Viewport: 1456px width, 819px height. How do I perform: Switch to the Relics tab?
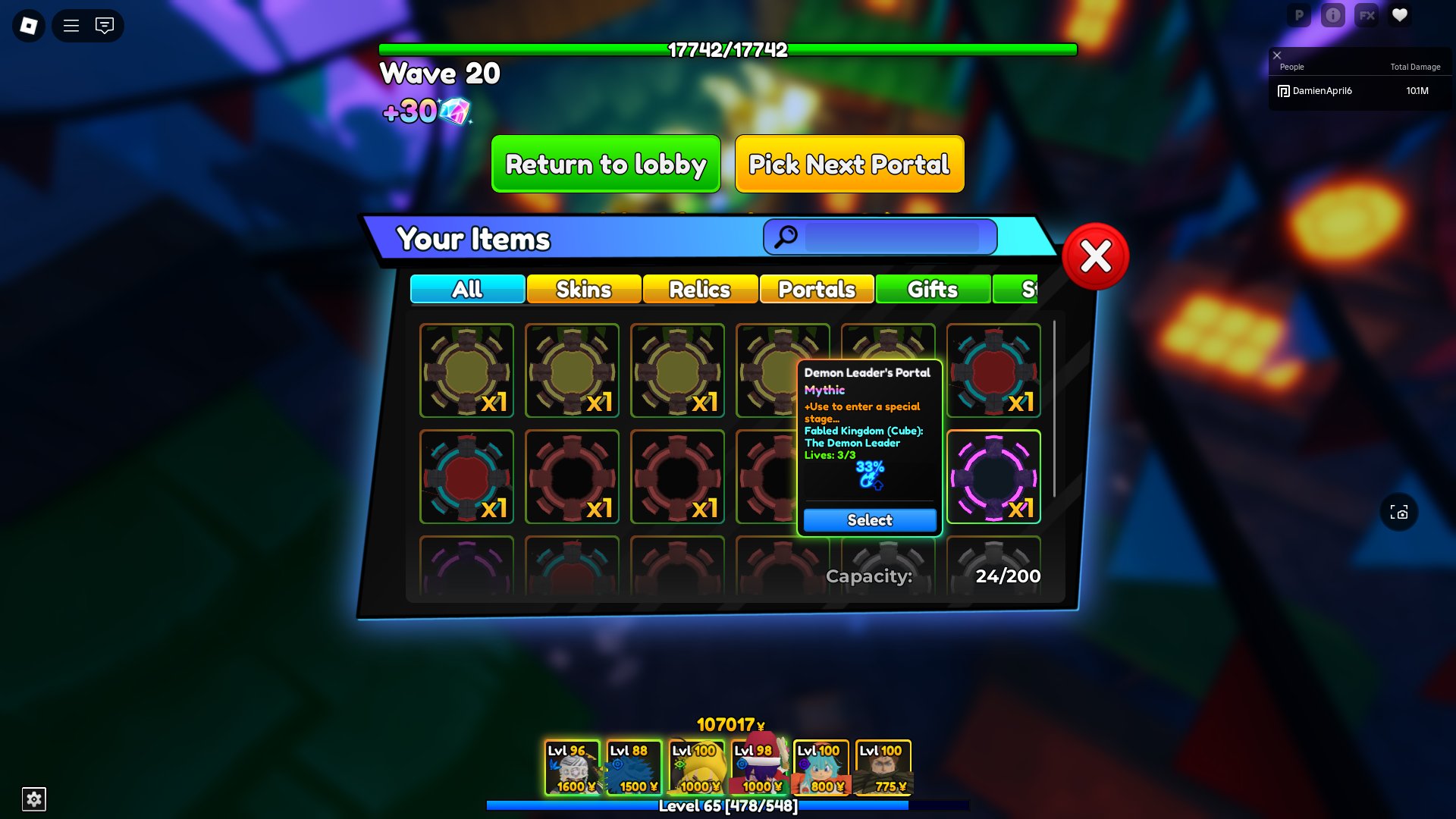tap(698, 289)
